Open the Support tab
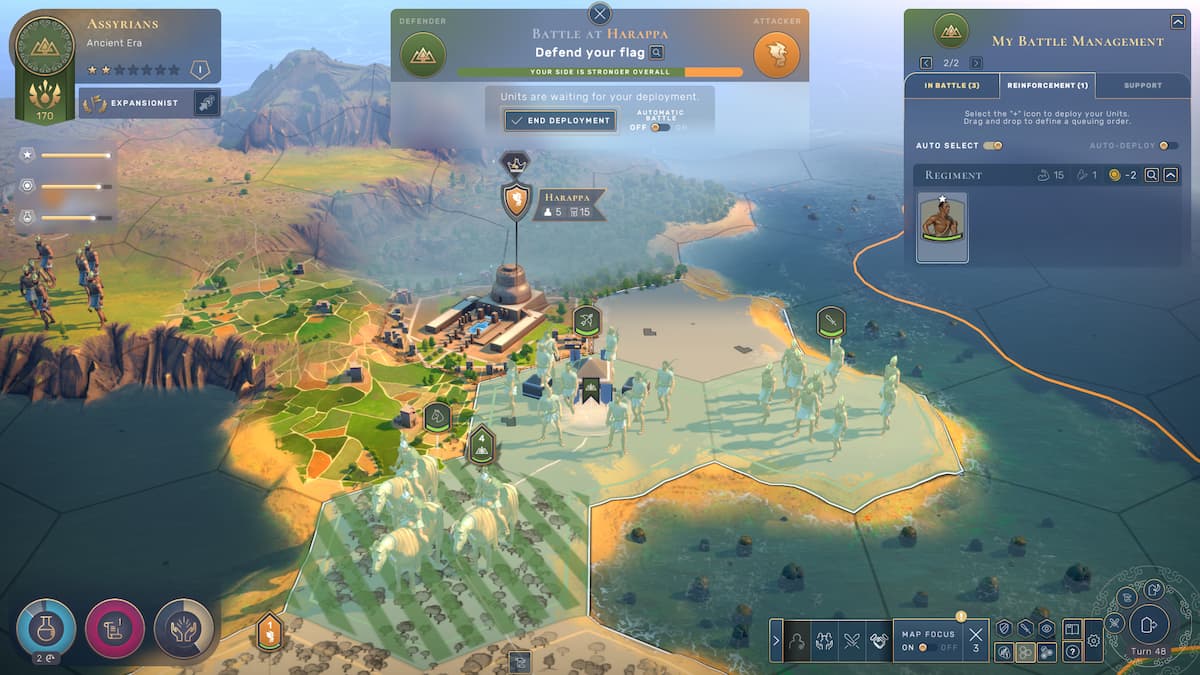 point(1143,85)
